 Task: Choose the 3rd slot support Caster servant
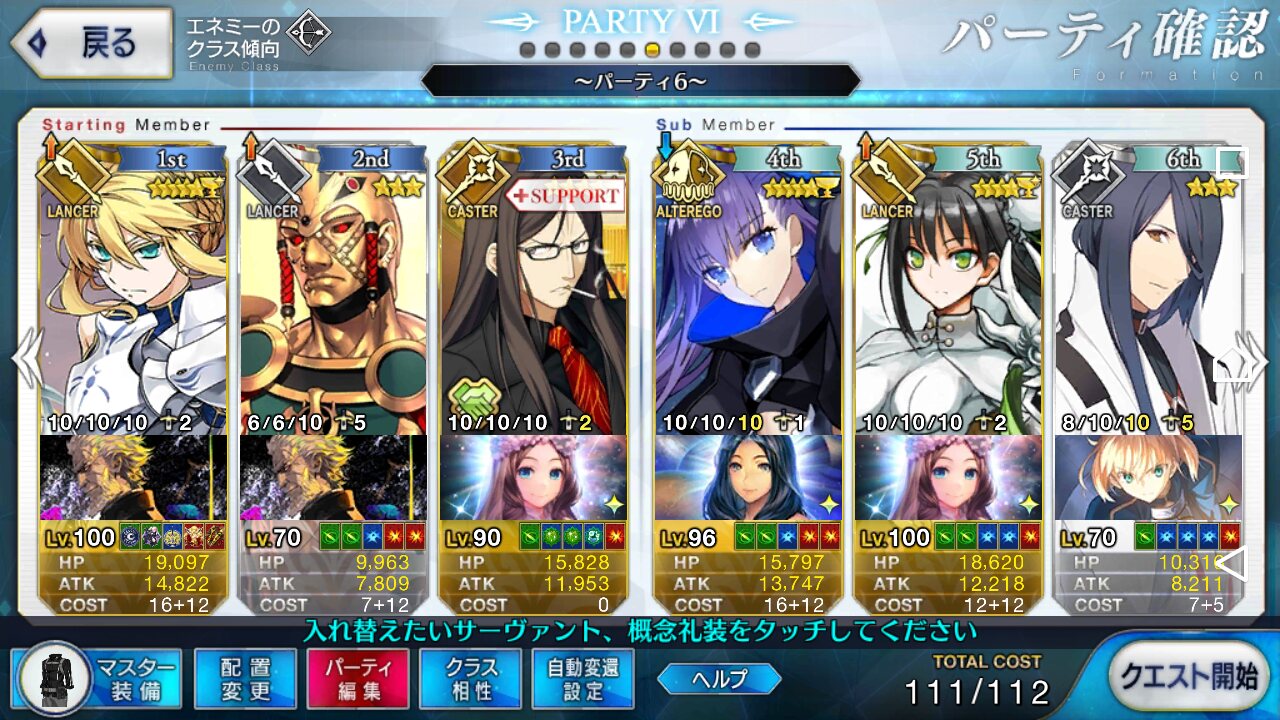533,300
